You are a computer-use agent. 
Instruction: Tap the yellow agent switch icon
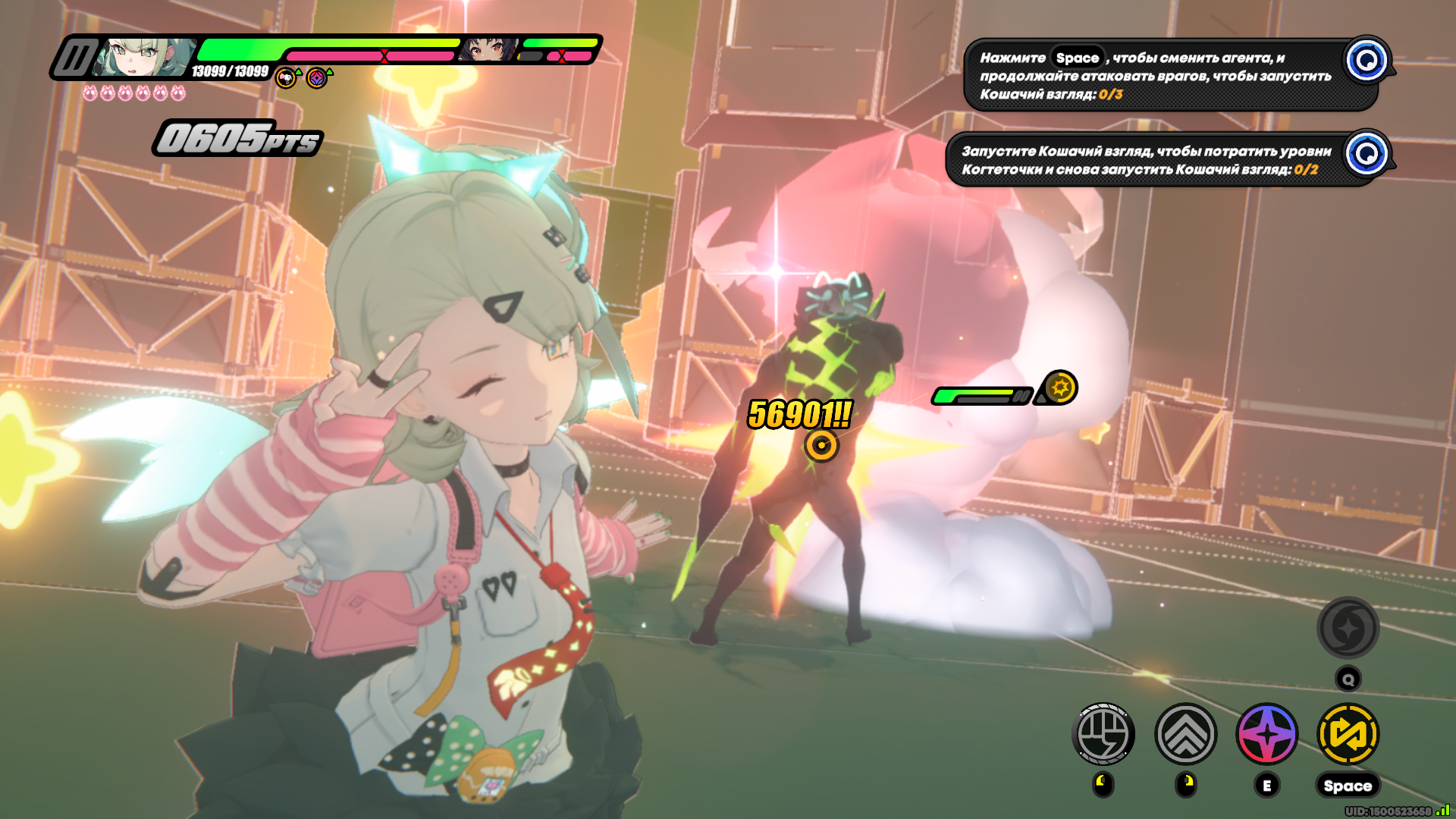click(1348, 734)
